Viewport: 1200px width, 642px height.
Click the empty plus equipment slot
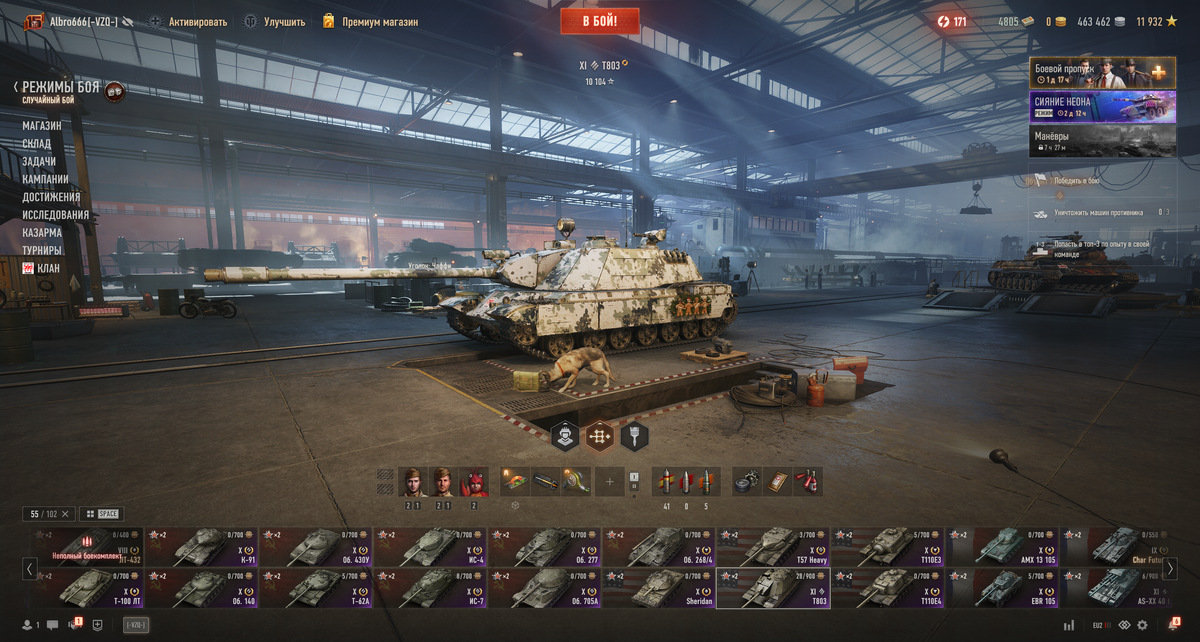pyautogui.click(x=609, y=483)
